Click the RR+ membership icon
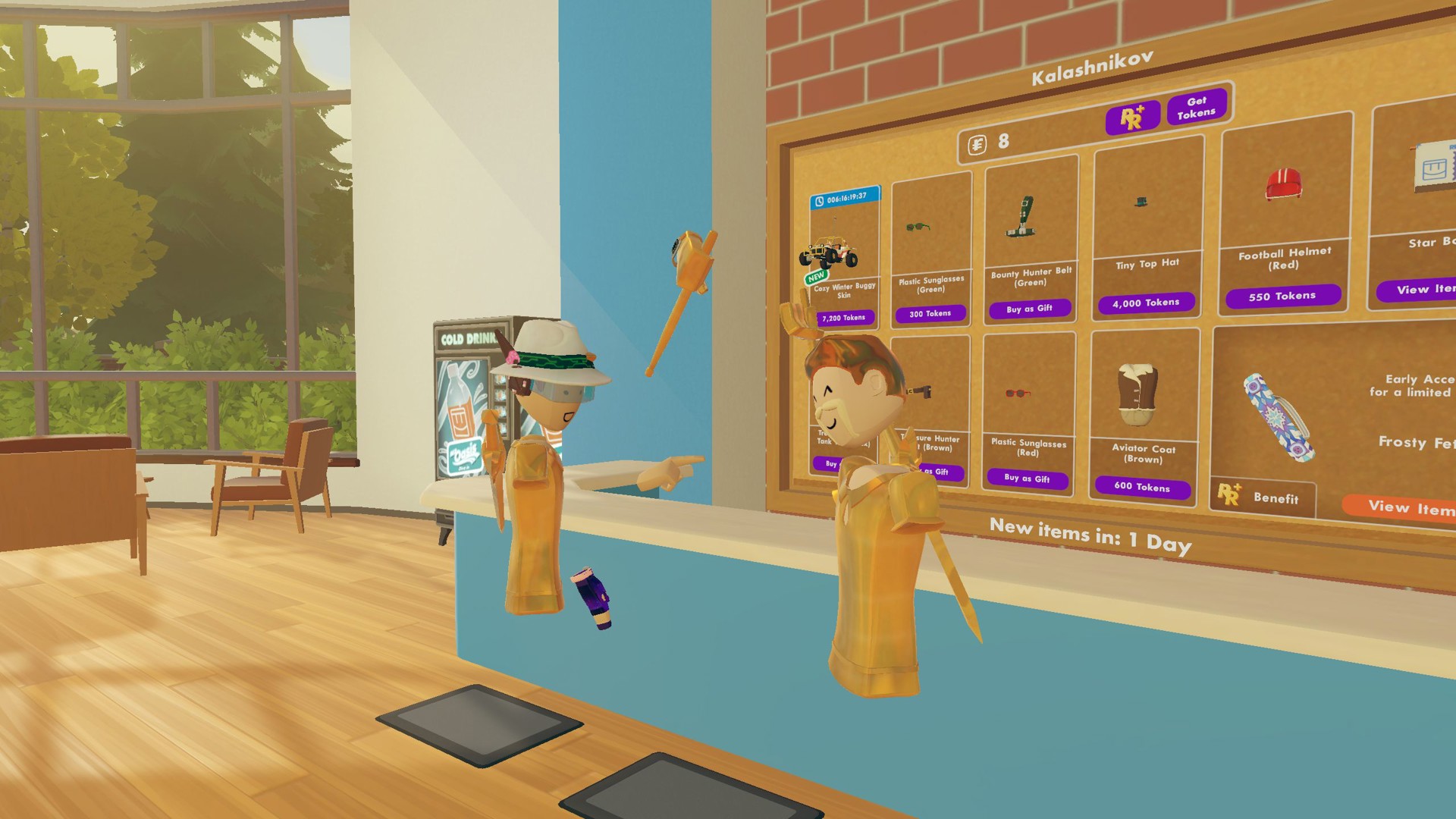Viewport: 1456px width, 819px height. point(1133,117)
